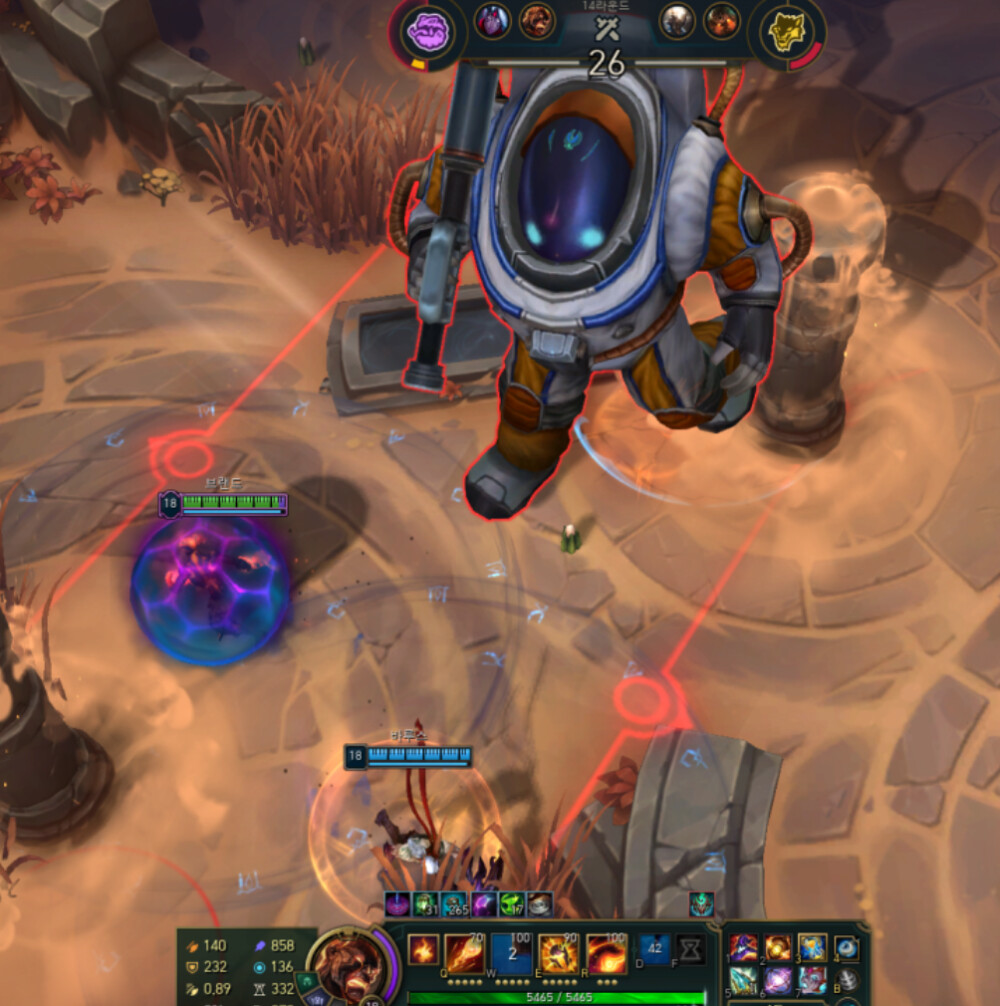The image size is (1000, 1006).
Task: Select the red-hooded champion portrait at top
Action: tap(492, 20)
